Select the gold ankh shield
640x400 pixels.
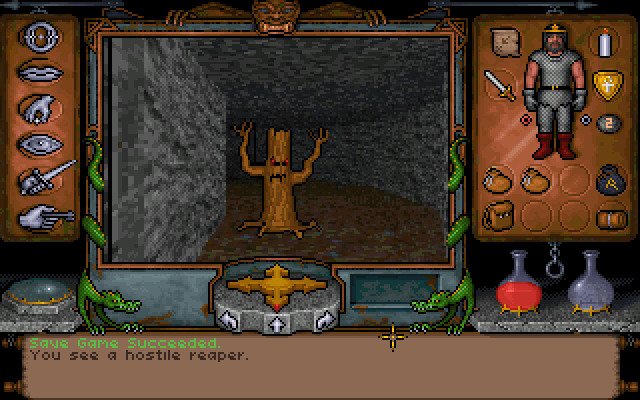[x=604, y=83]
